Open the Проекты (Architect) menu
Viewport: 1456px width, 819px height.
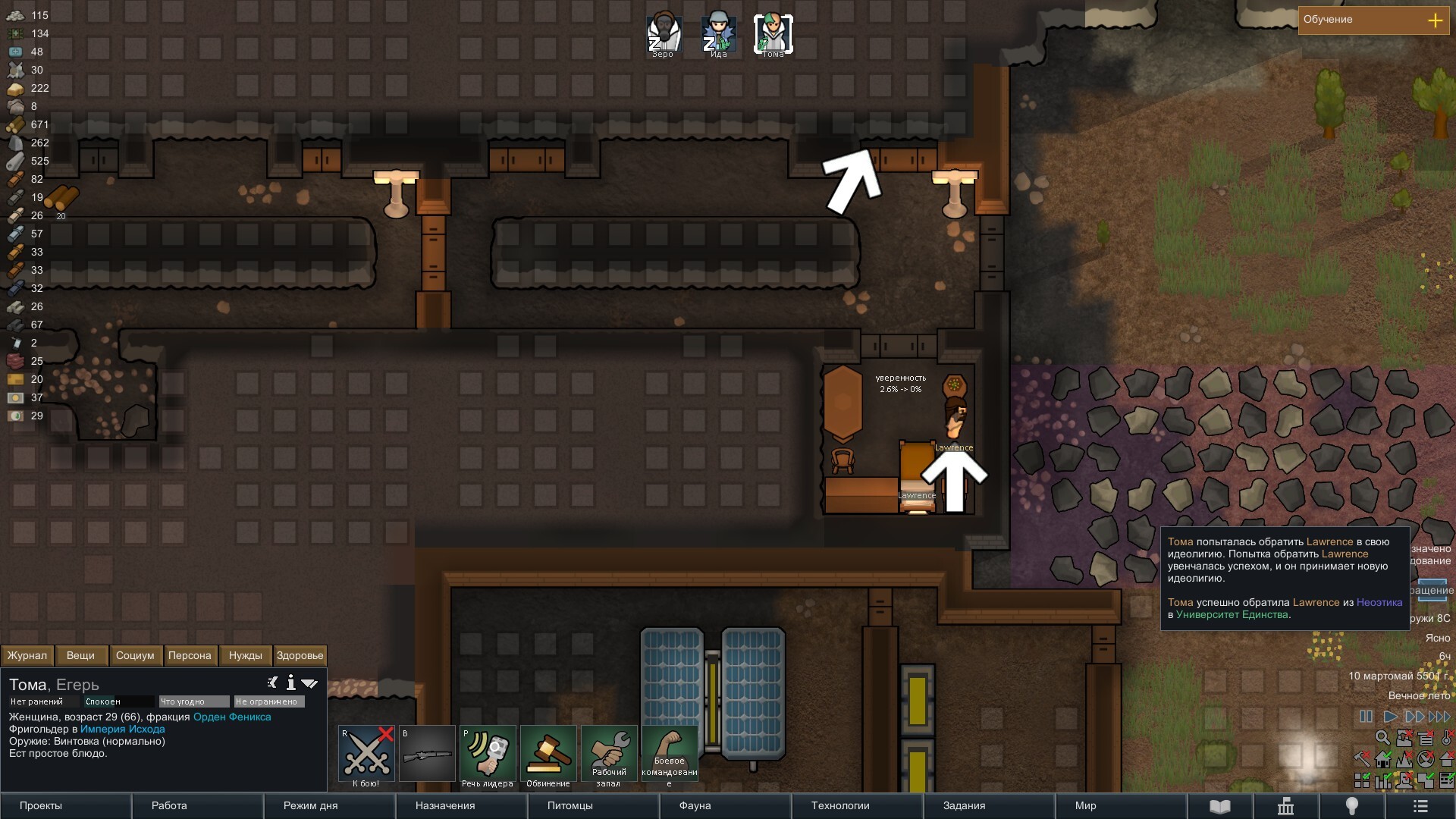(x=65, y=806)
